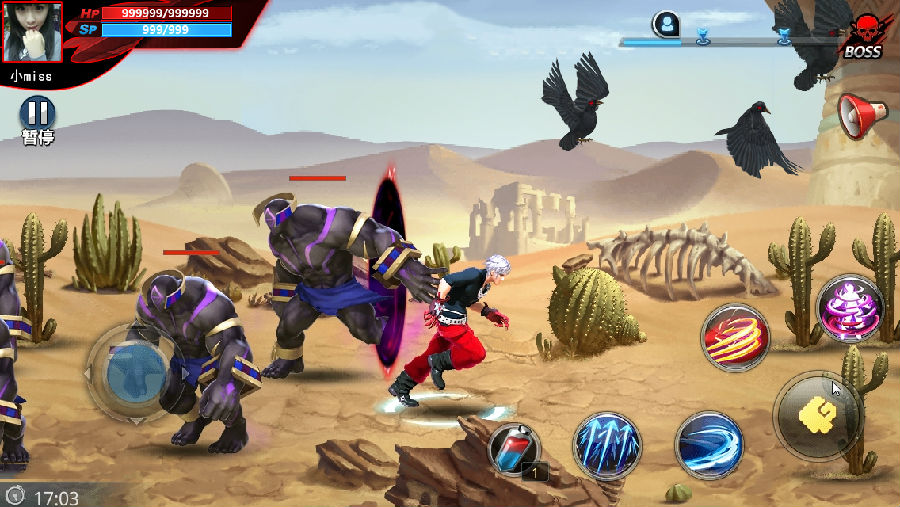Use the purple vortex skill
This screenshot has height=507, width=900.
click(x=849, y=309)
